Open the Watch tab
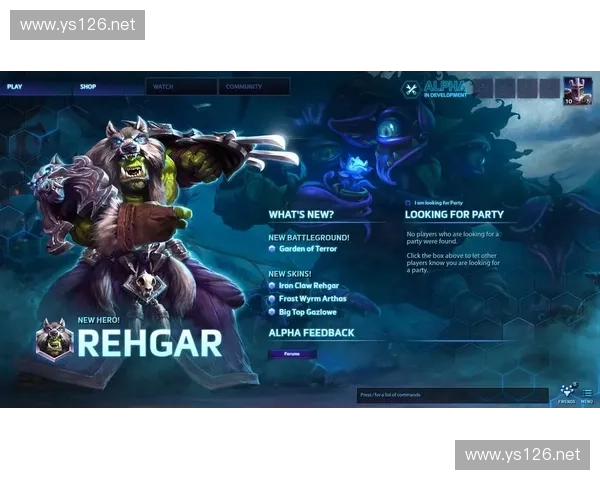 [x=163, y=87]
